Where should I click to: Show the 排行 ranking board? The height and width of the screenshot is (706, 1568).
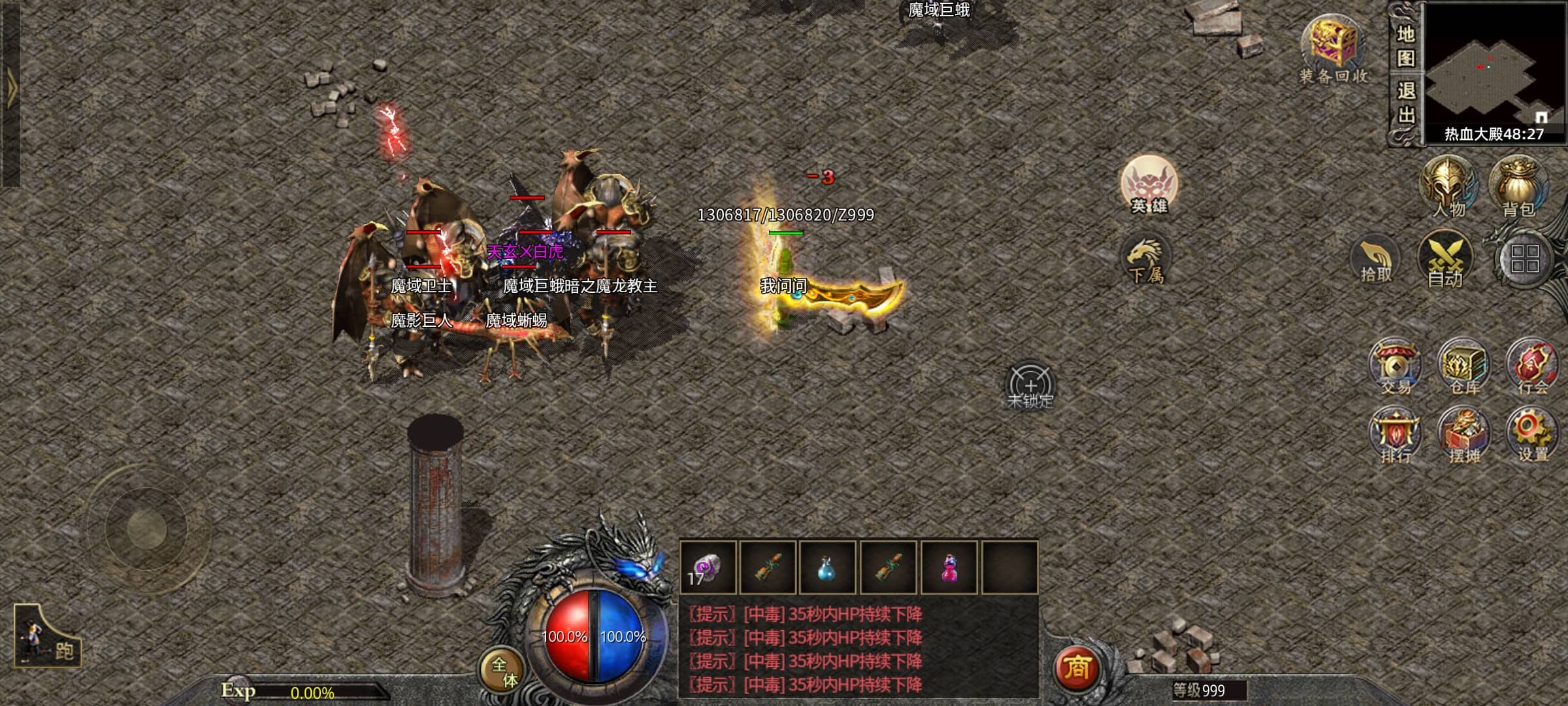[1396, 435]
